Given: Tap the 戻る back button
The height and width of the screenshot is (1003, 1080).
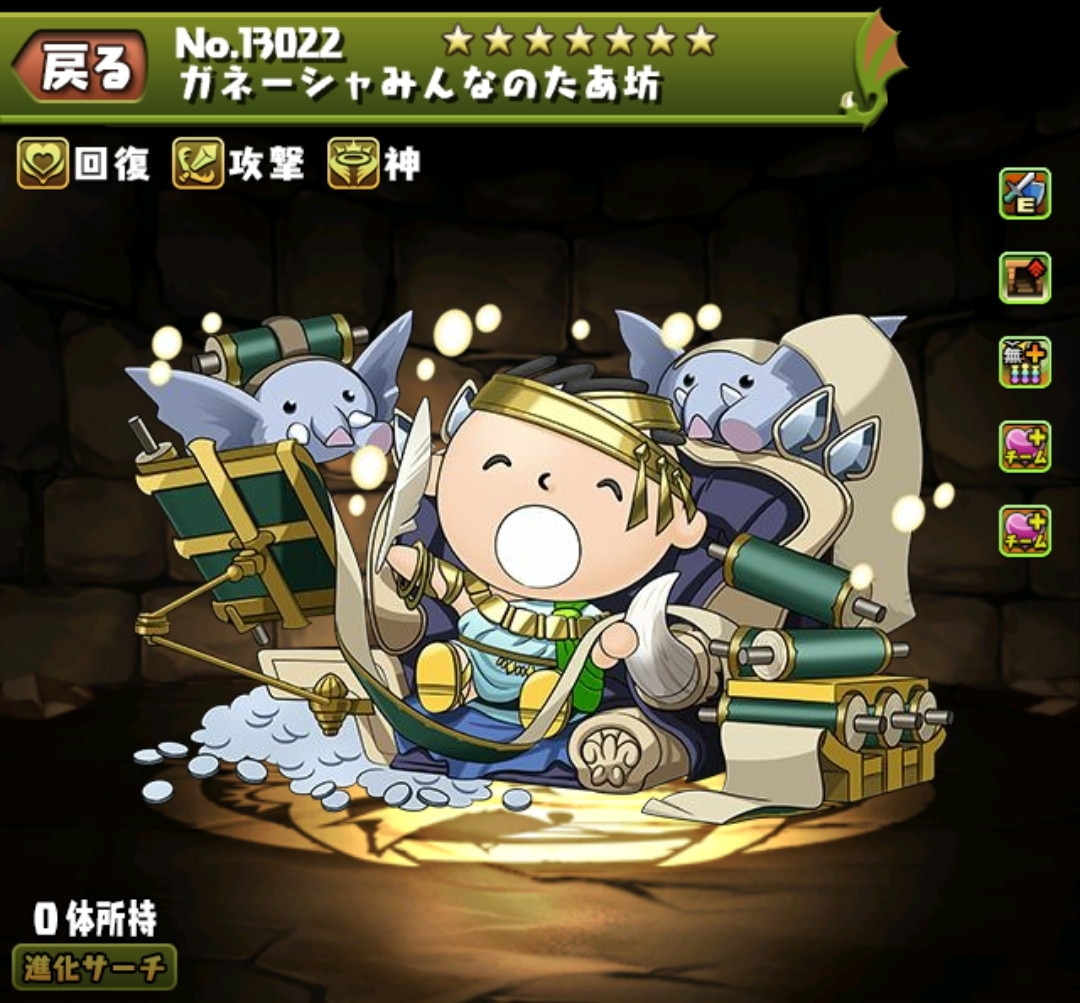Looking at the screenshot, I should [82, 68].
